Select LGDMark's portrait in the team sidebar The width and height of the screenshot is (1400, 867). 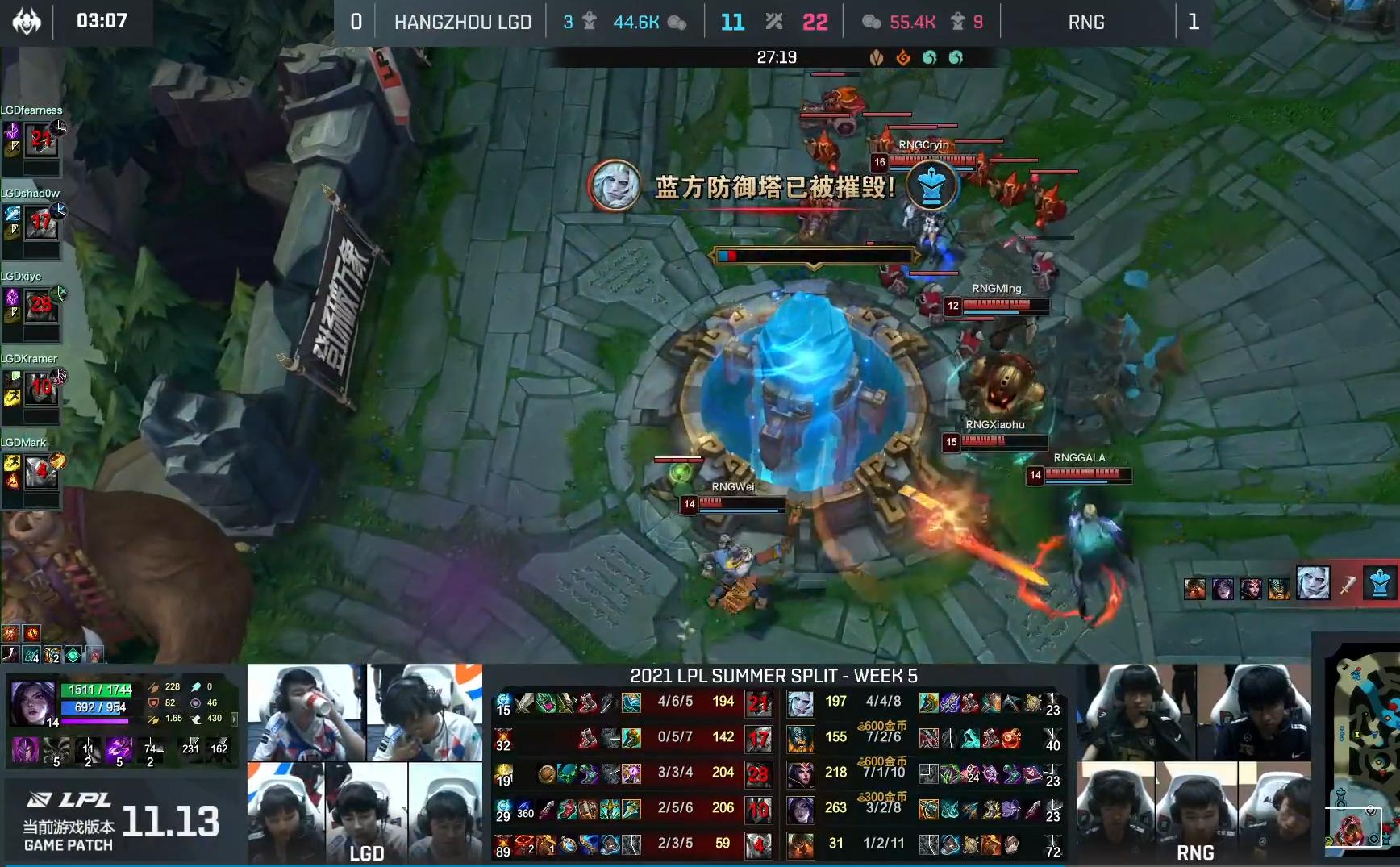41,473
